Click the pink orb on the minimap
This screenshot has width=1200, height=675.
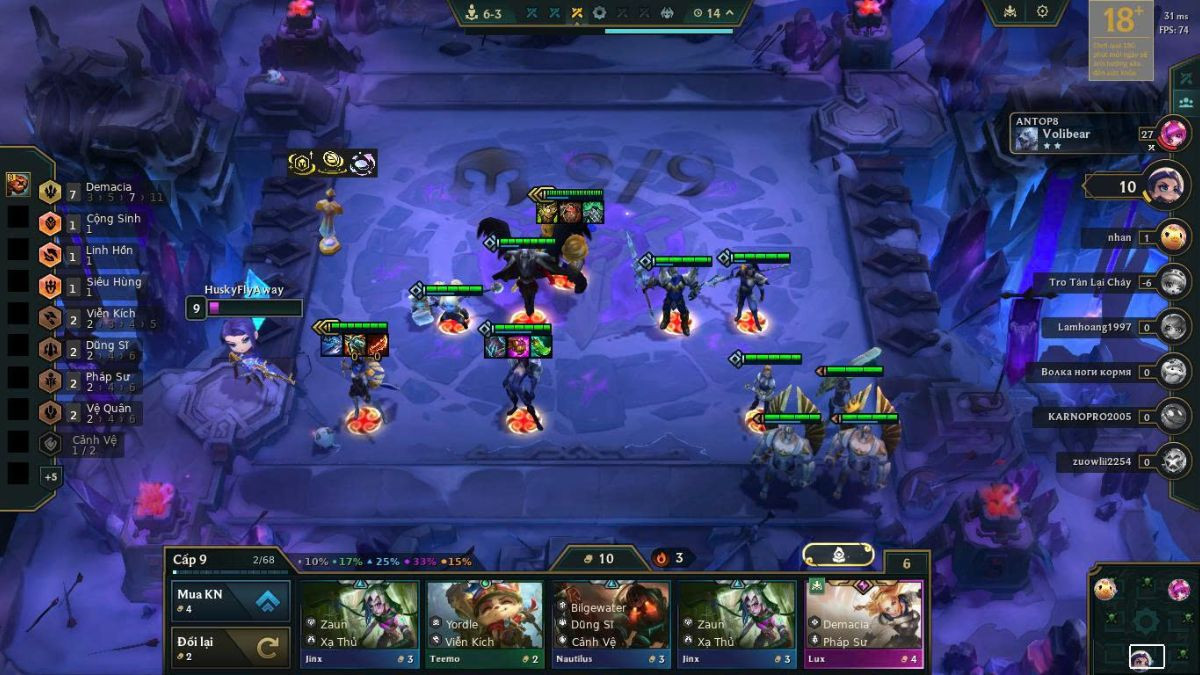point(1179,589)
